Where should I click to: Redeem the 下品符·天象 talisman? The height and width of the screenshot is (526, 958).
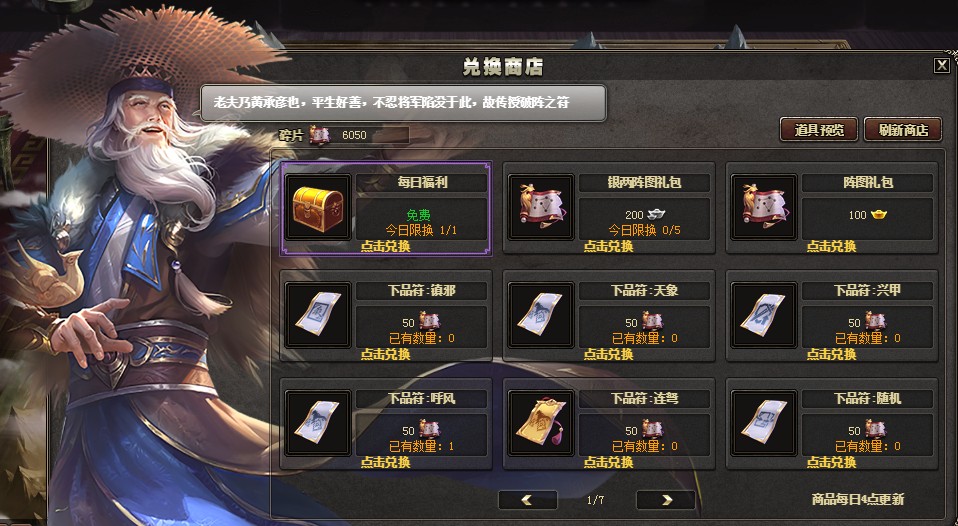click(608, 354)
